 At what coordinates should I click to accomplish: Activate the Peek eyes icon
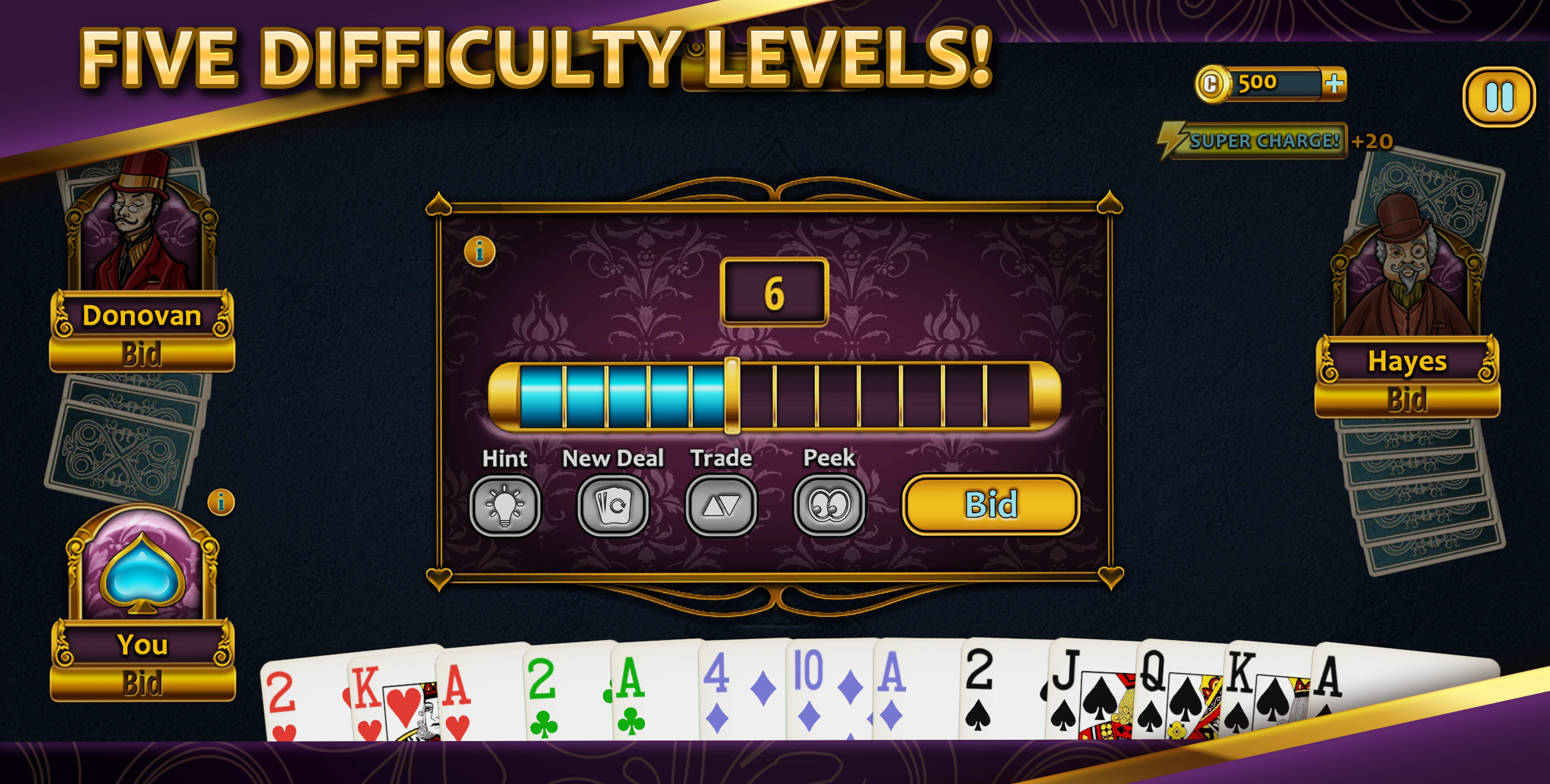point(831,508)
